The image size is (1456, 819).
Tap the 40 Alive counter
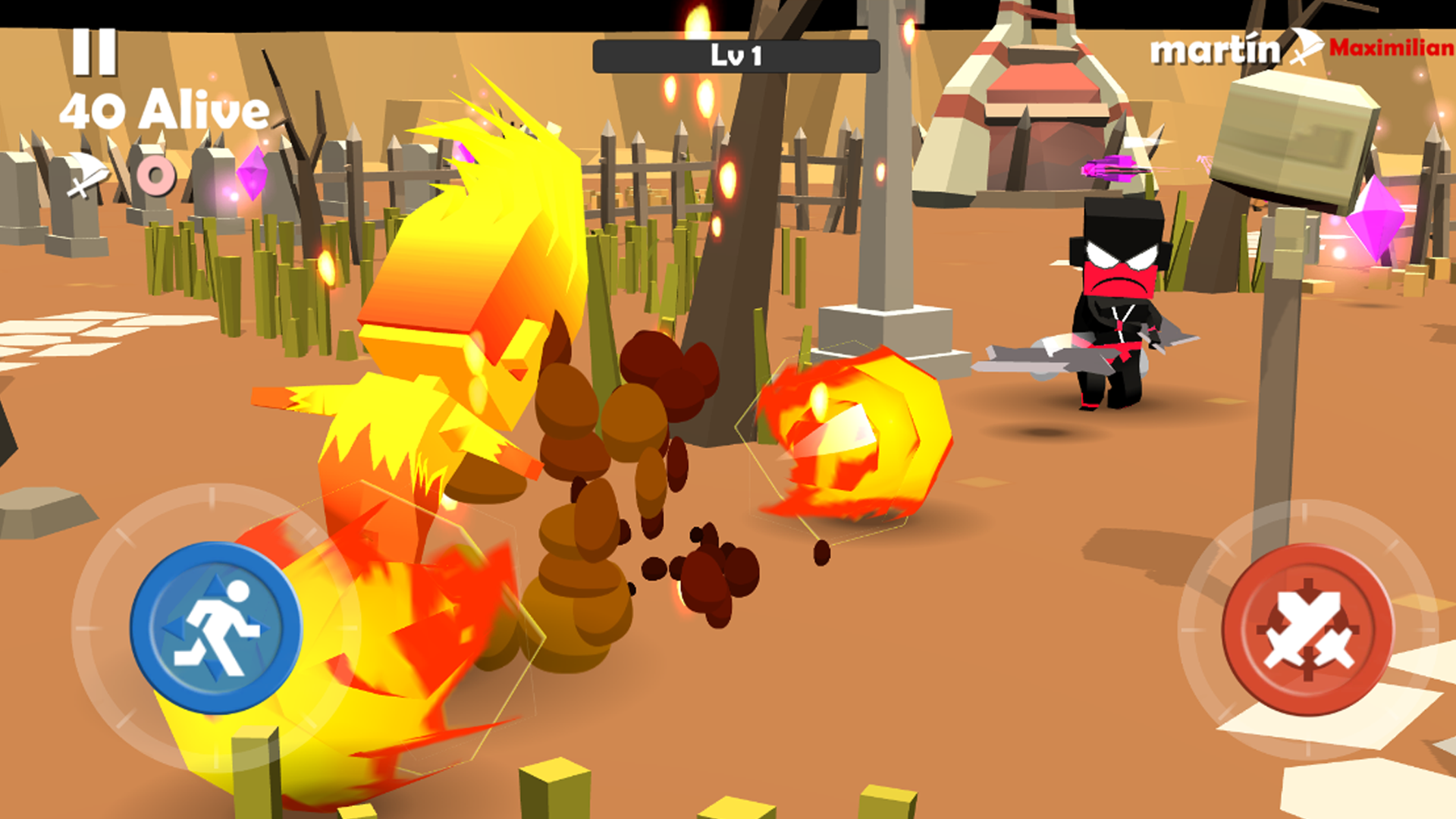(x=165, y=111)
